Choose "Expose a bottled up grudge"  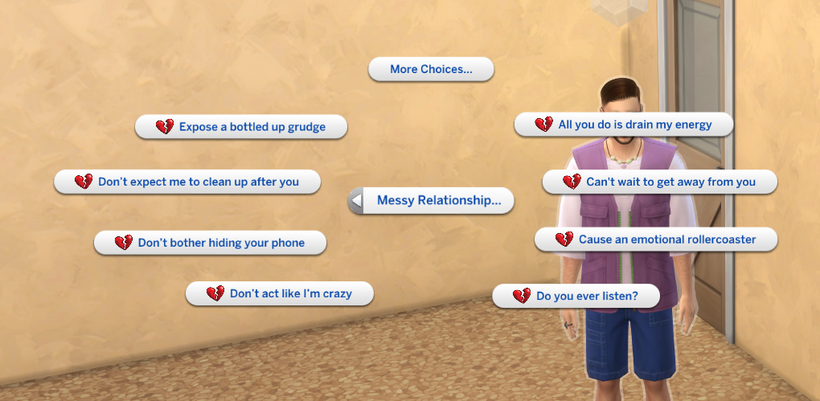[x=241, y=127]
